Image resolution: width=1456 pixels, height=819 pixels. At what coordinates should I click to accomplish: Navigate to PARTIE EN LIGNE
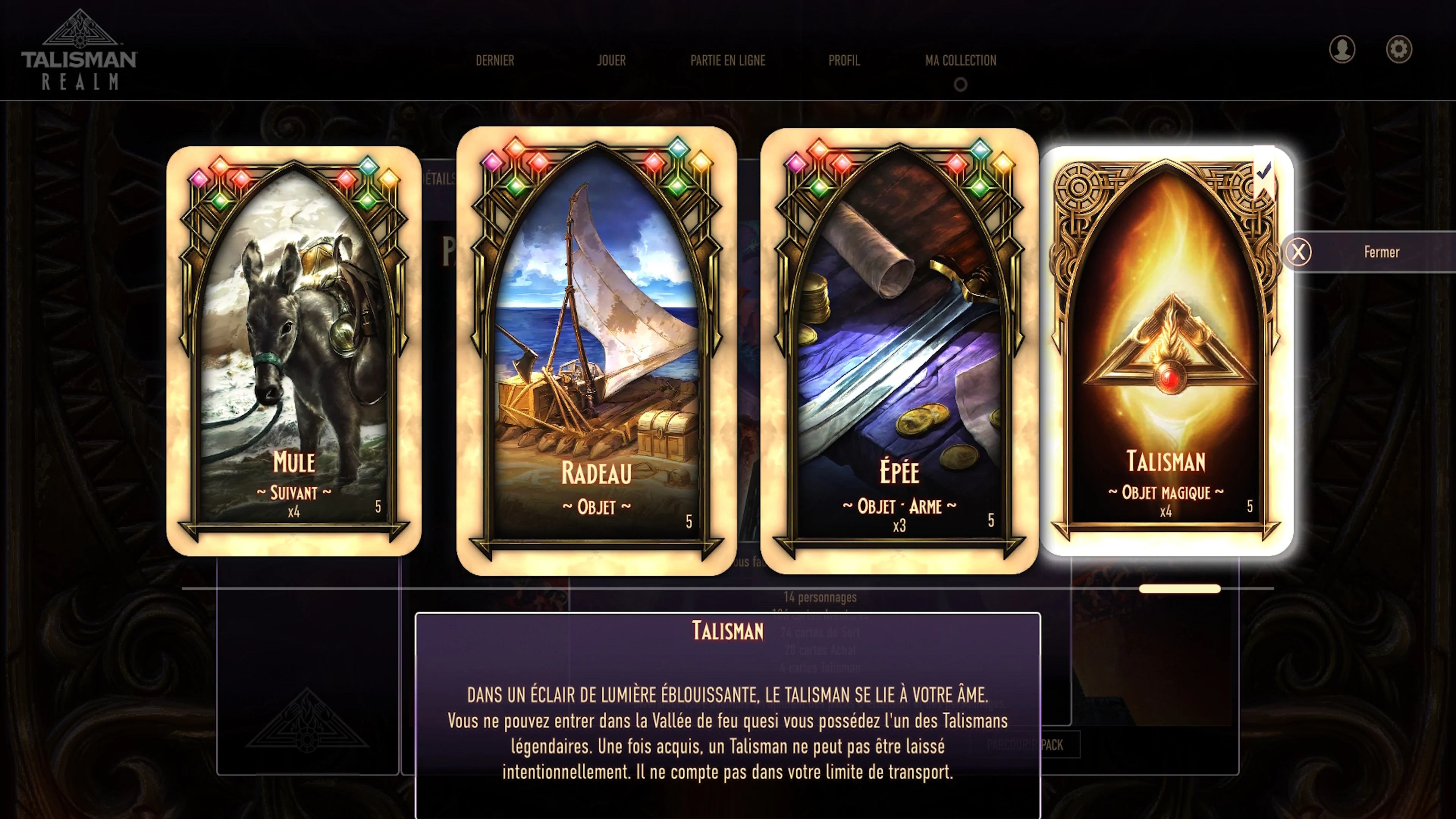pyautogui.click(x=728, y=61)
